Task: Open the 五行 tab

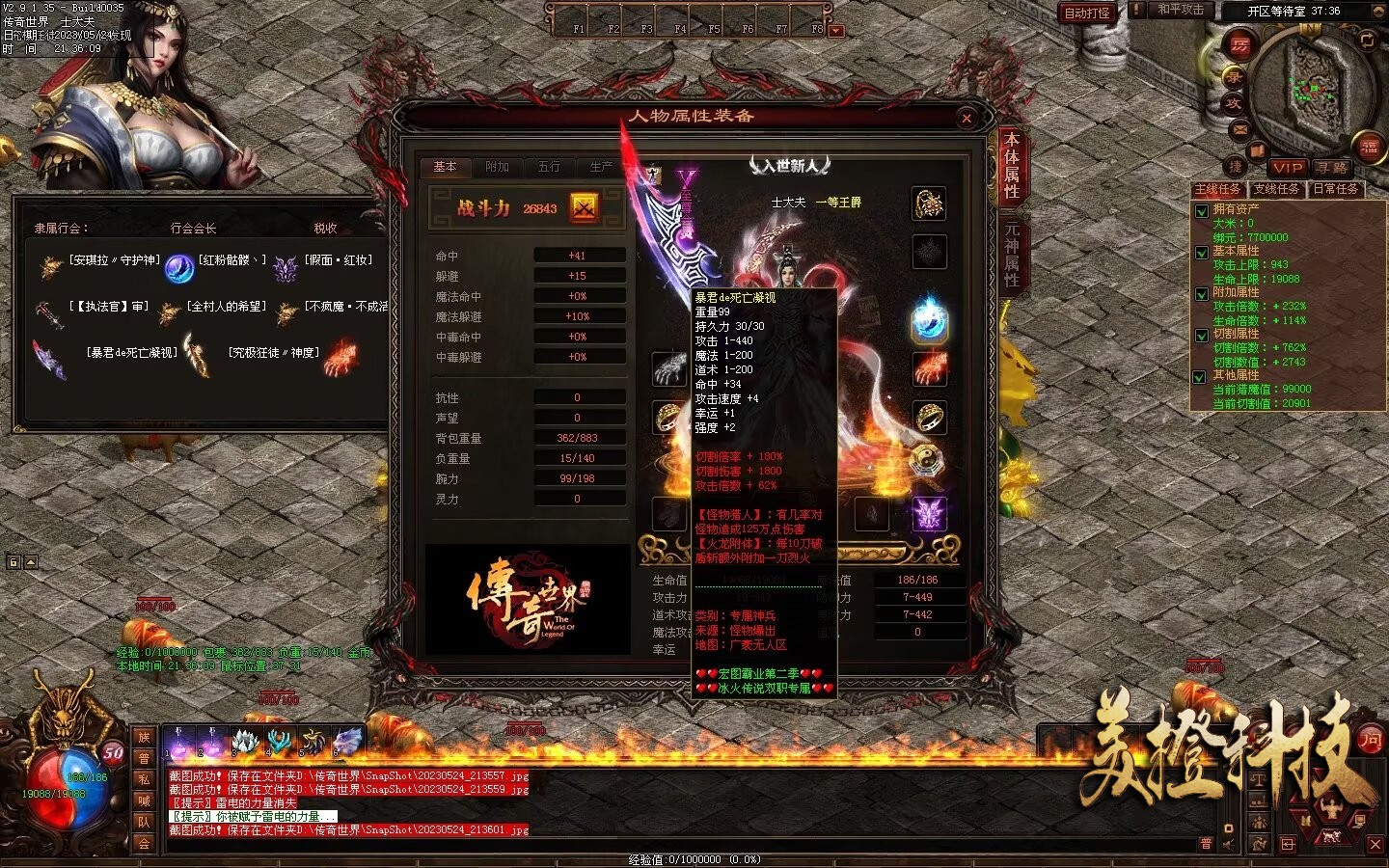Action: 549,167
